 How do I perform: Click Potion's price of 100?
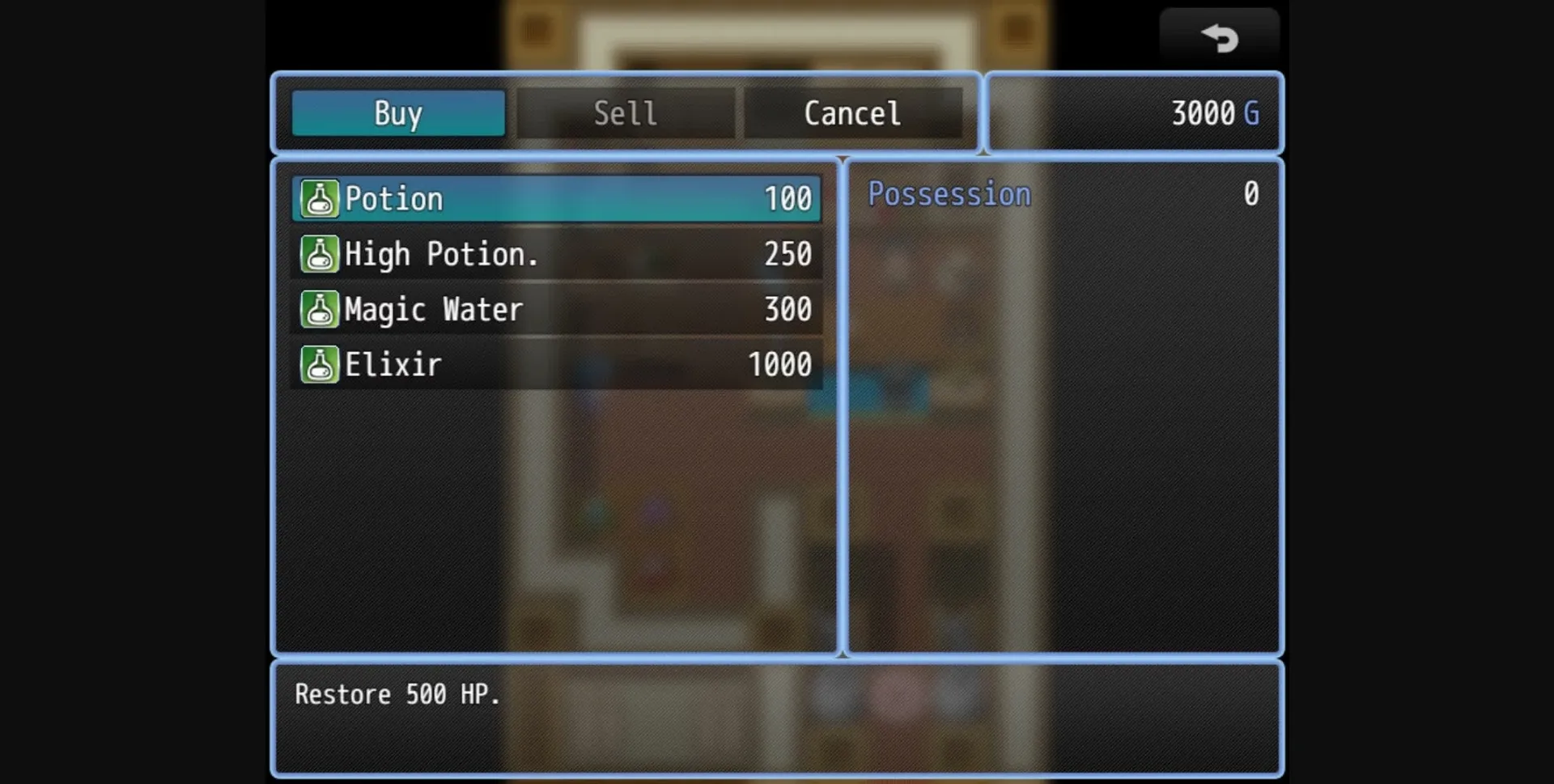point(787,198)
